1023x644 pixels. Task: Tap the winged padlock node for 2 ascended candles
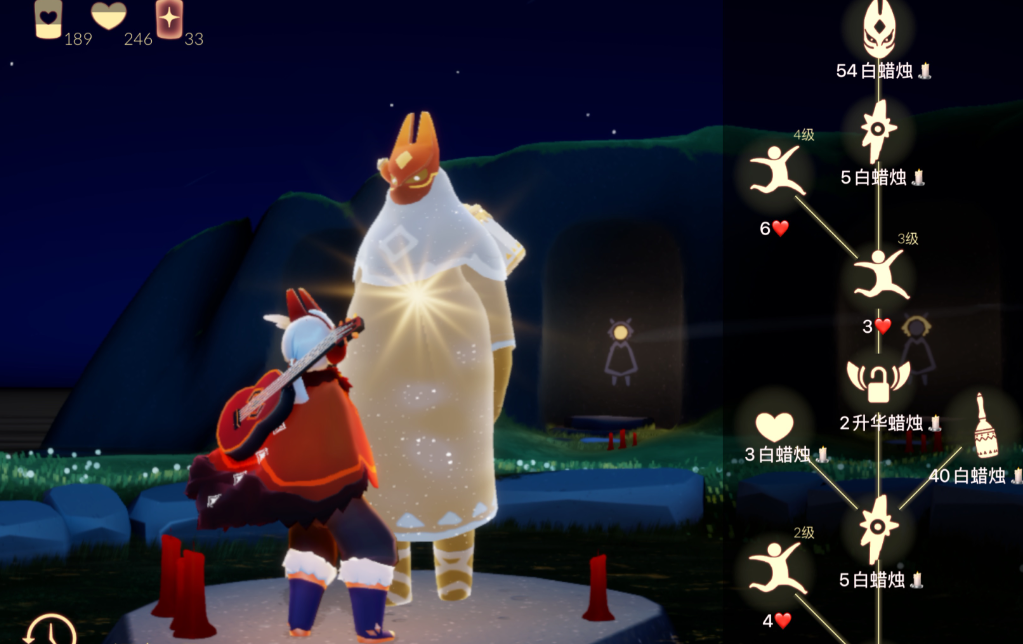(878, 380)
